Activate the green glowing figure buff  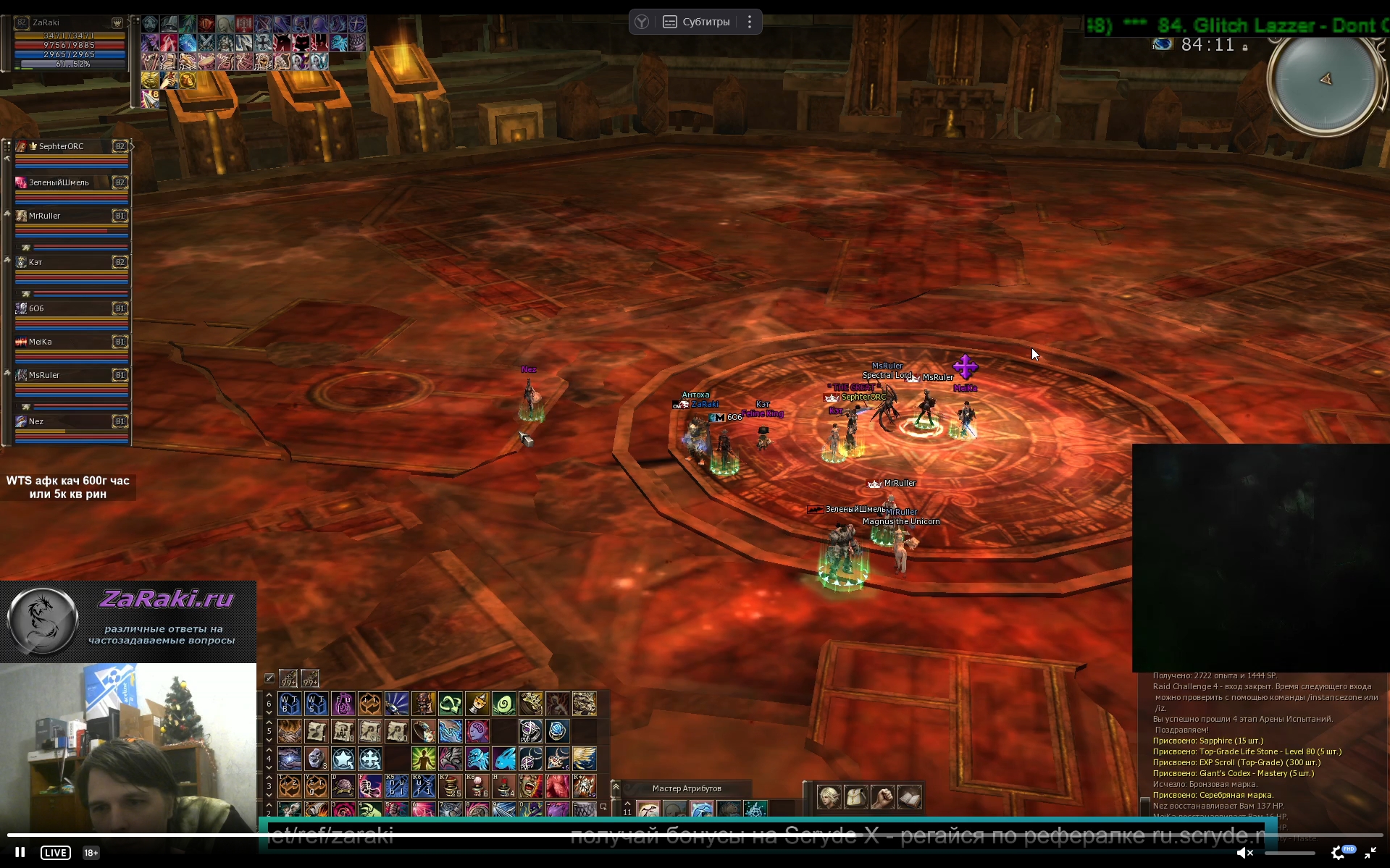click(423, 759)
